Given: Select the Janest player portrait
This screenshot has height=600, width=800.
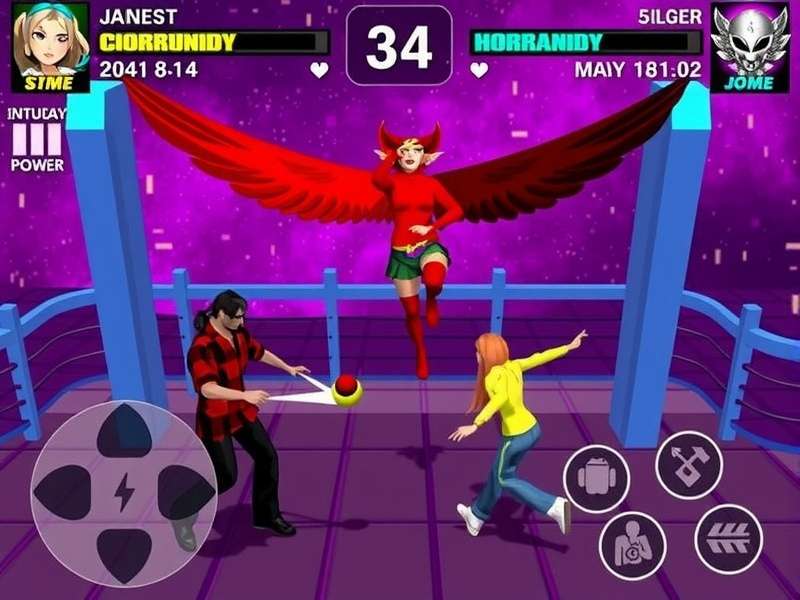Looking at the screenshot, I should 50,47.
